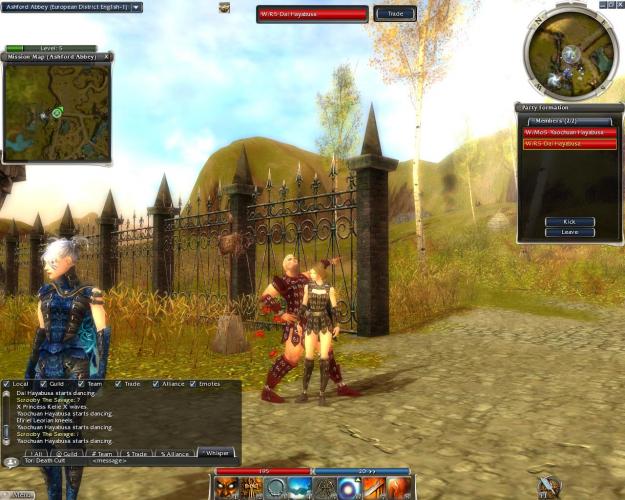Open the treasure chest icon
The image size is (625, 500).
pos(225,7)
